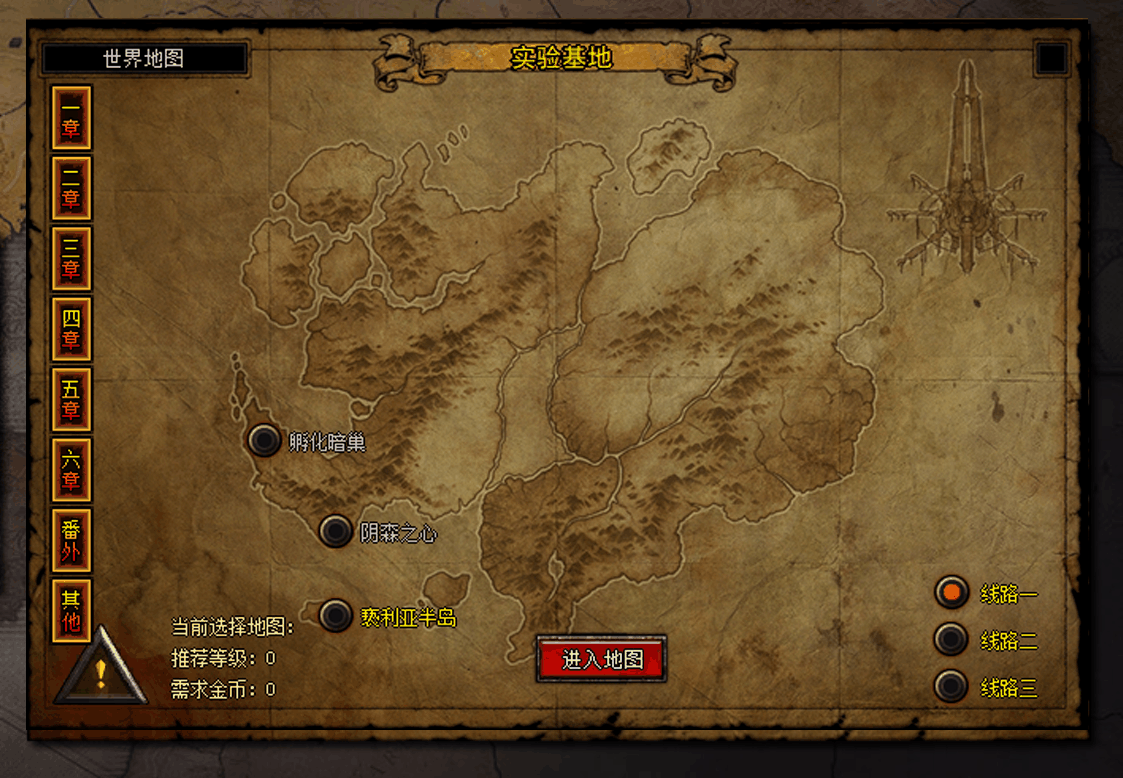Switch to 线路二 line
Screen dimensions: 1123x778
coord(951,639)
